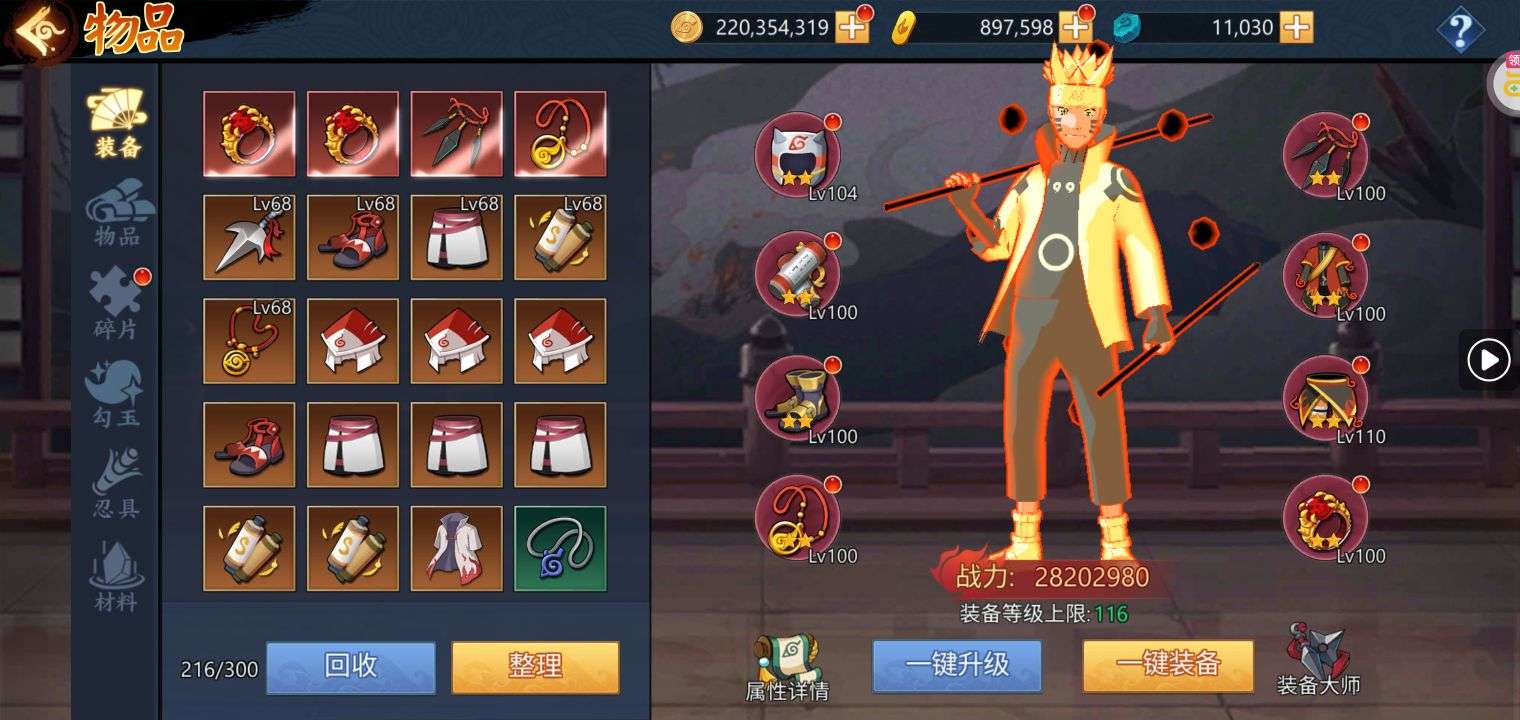Click the 一键升级 one-click upgrade button
This screenshot has width=1520, height=720.
click(x=957, y=666)
